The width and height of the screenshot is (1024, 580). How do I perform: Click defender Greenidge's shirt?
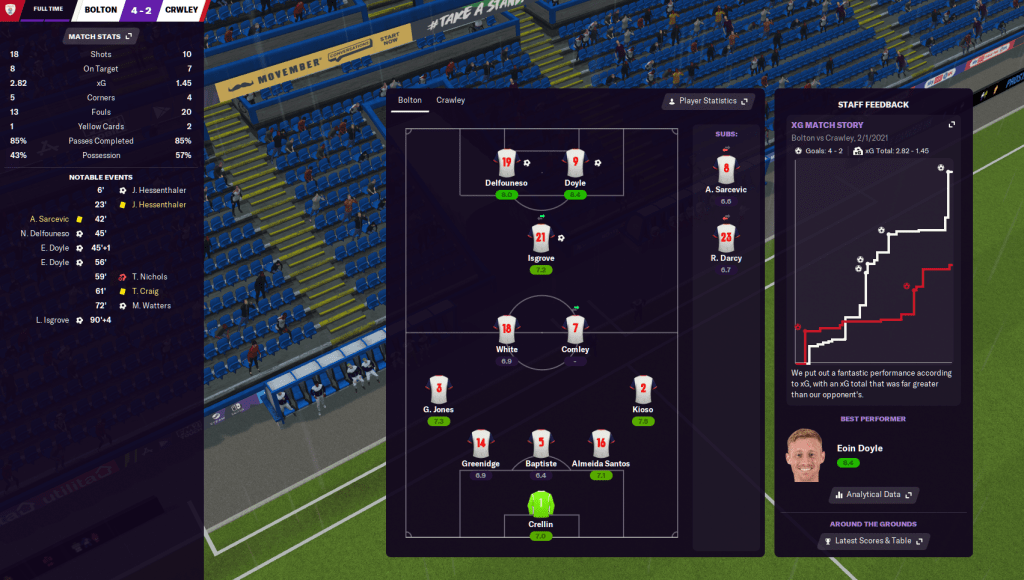(x=481, y=443)
